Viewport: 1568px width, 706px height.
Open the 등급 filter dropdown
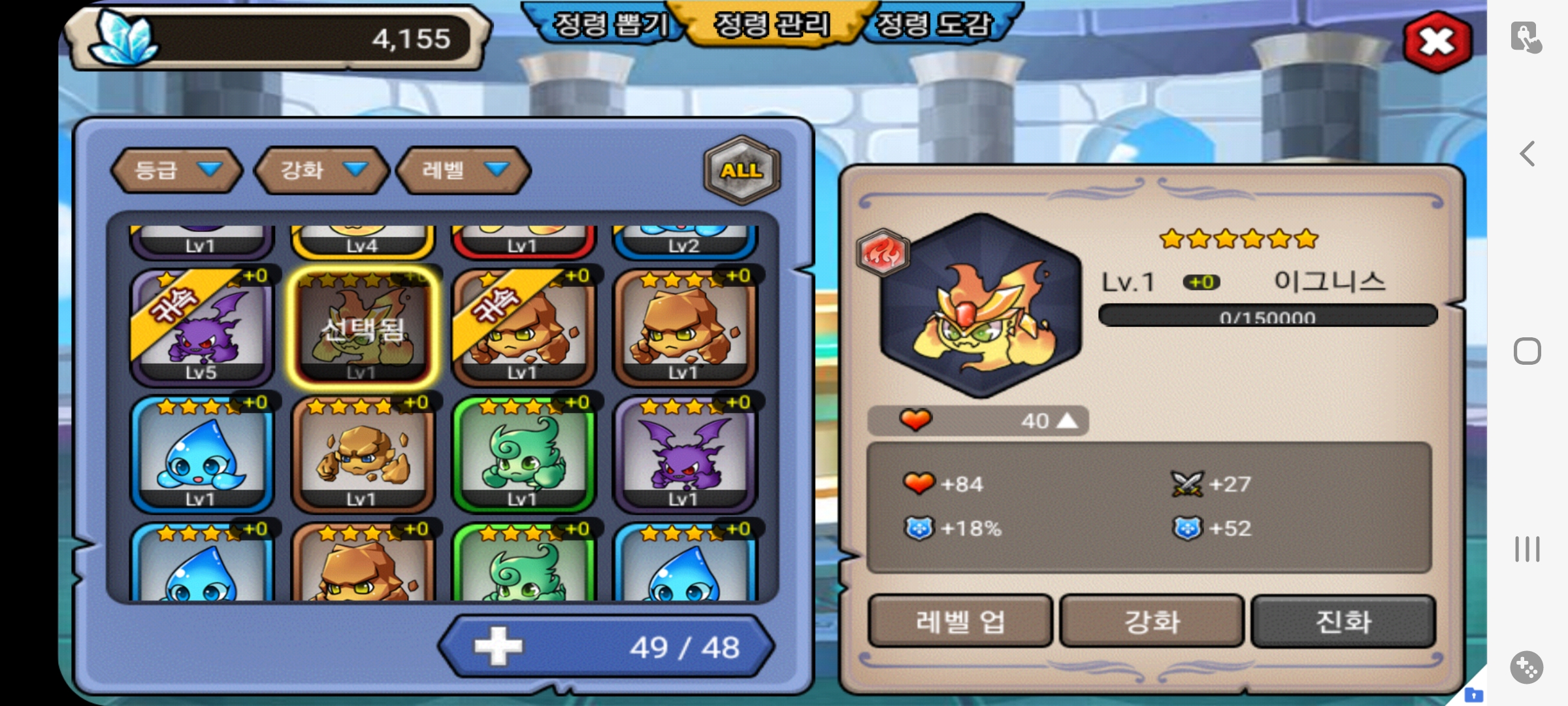click(x=176, y=170)
